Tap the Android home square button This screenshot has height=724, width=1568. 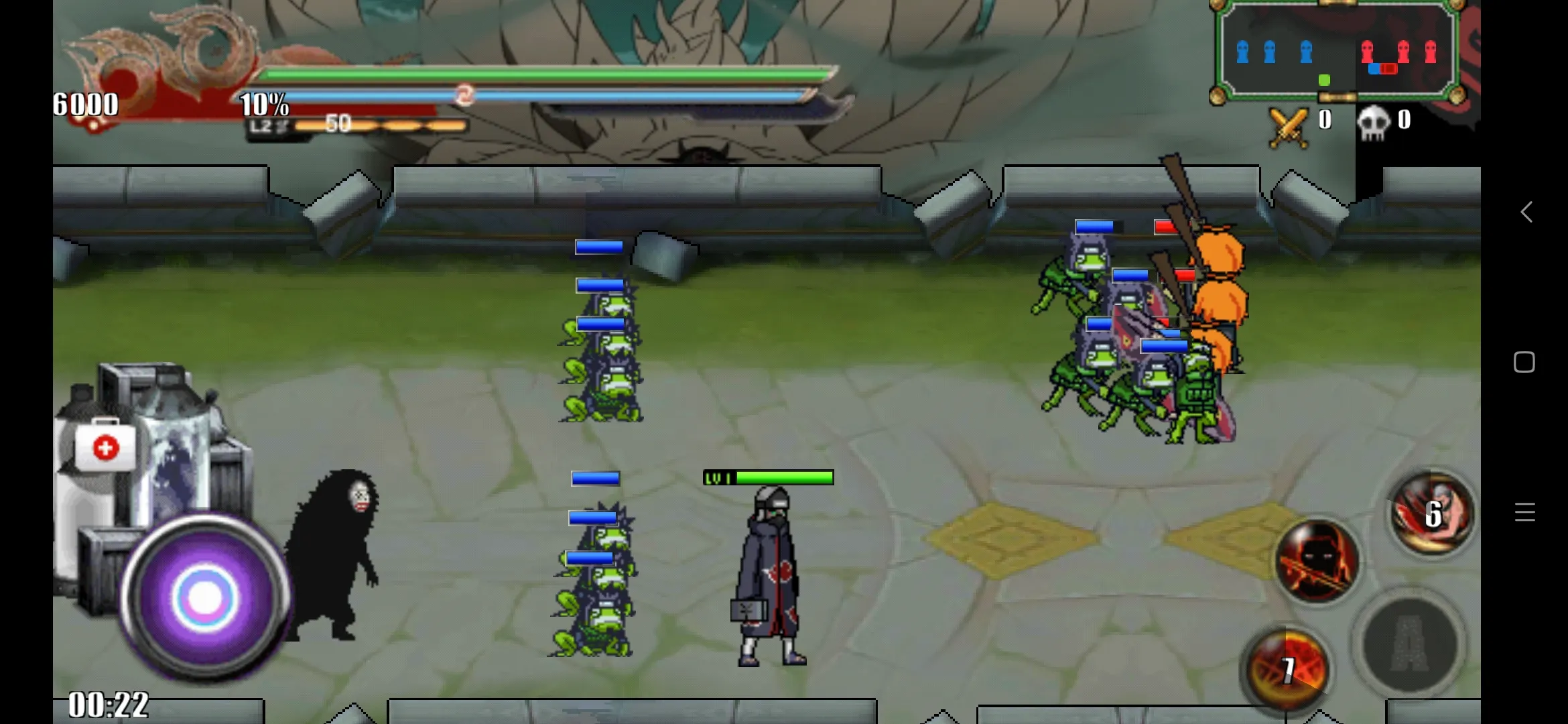click(x=1524, y=362)
